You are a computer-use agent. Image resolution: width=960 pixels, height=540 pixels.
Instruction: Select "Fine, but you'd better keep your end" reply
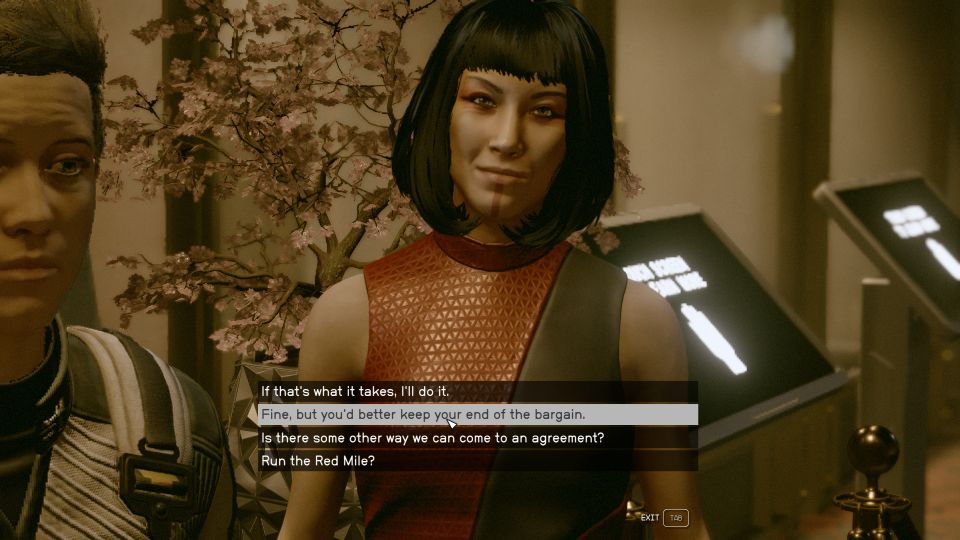(x=423, y=414)
